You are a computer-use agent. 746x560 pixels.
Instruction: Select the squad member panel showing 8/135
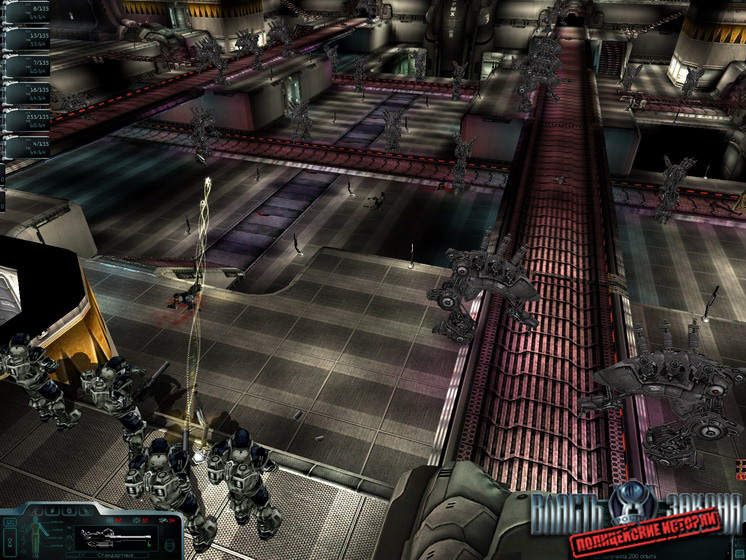pyautogui.click(x=30, y=14)
